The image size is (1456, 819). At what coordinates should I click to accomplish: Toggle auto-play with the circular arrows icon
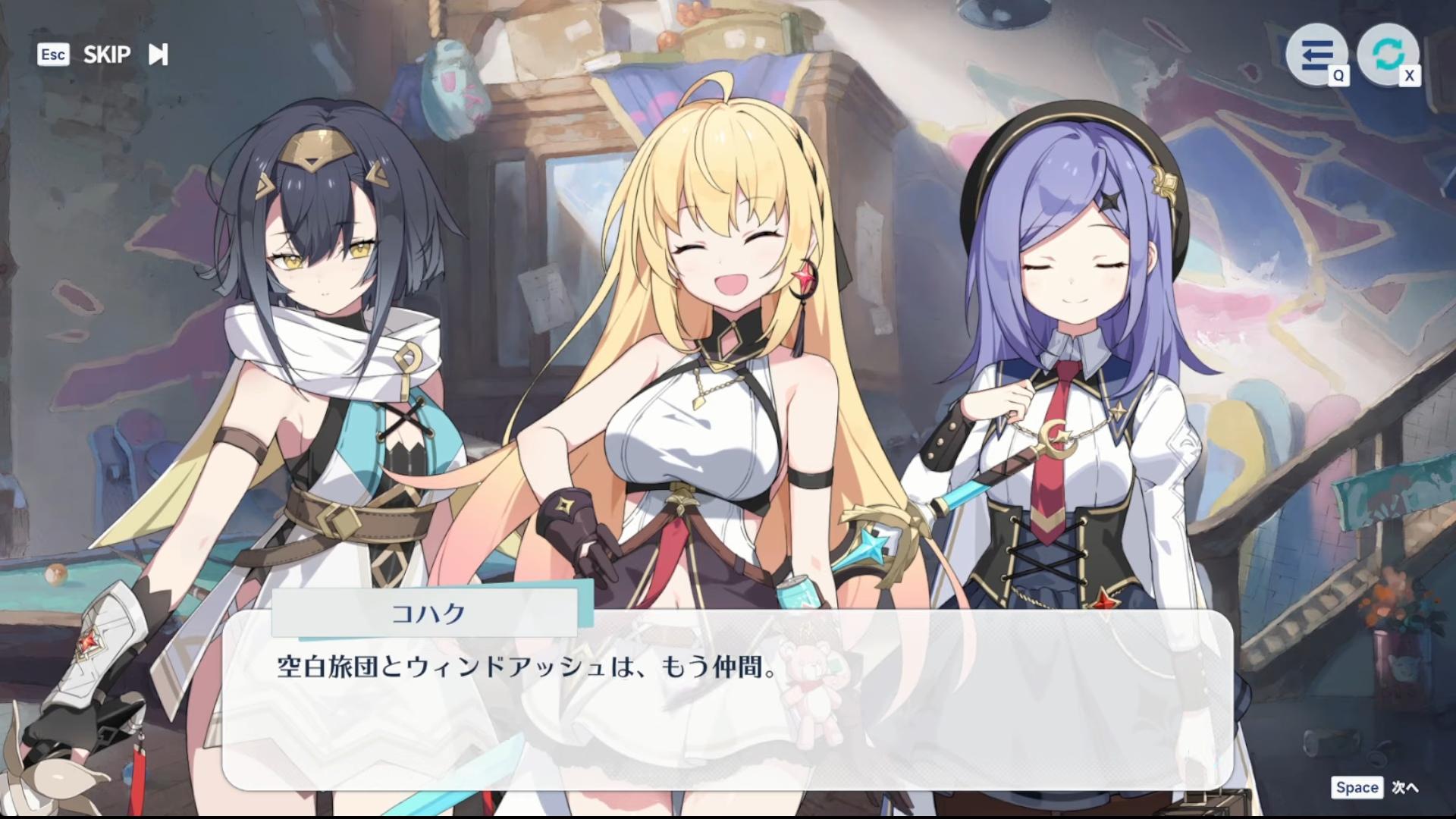[1388, 53]
